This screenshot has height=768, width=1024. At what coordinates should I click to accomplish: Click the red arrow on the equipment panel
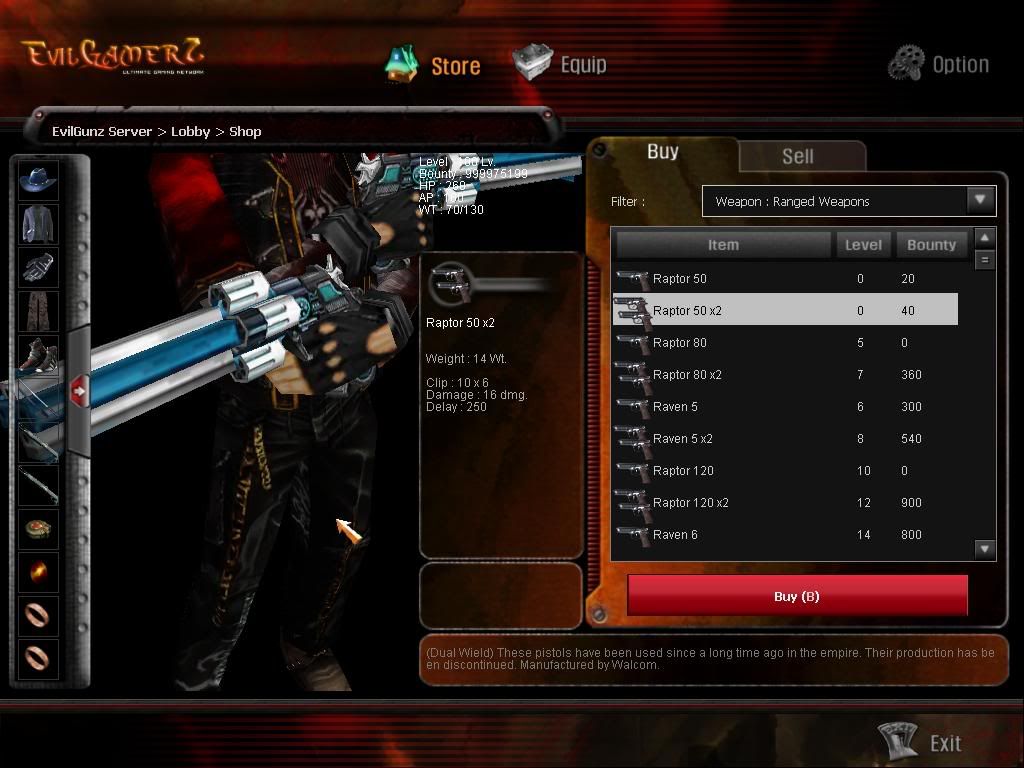click(x=79, y=392)
